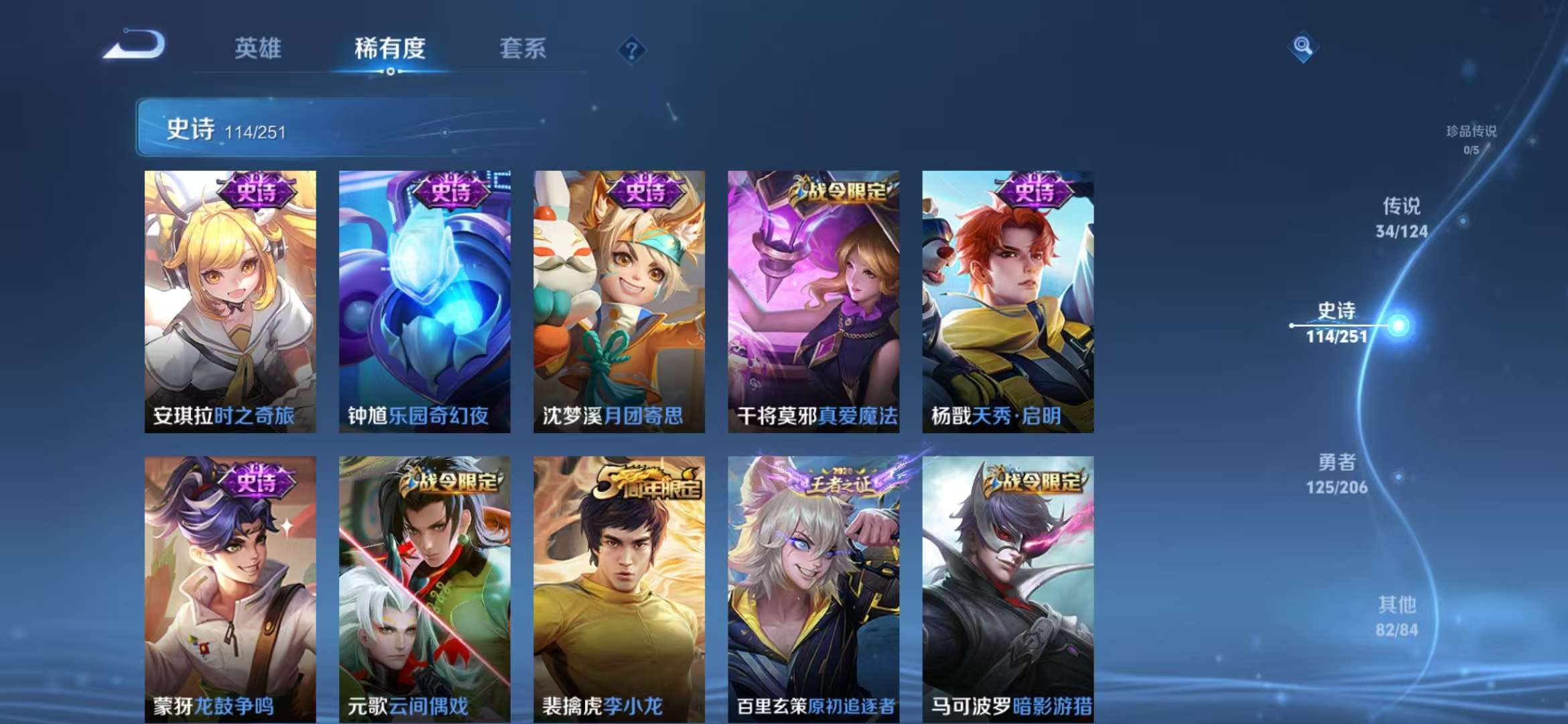Open the skin search magnifier icon

tap(1303, 46)
